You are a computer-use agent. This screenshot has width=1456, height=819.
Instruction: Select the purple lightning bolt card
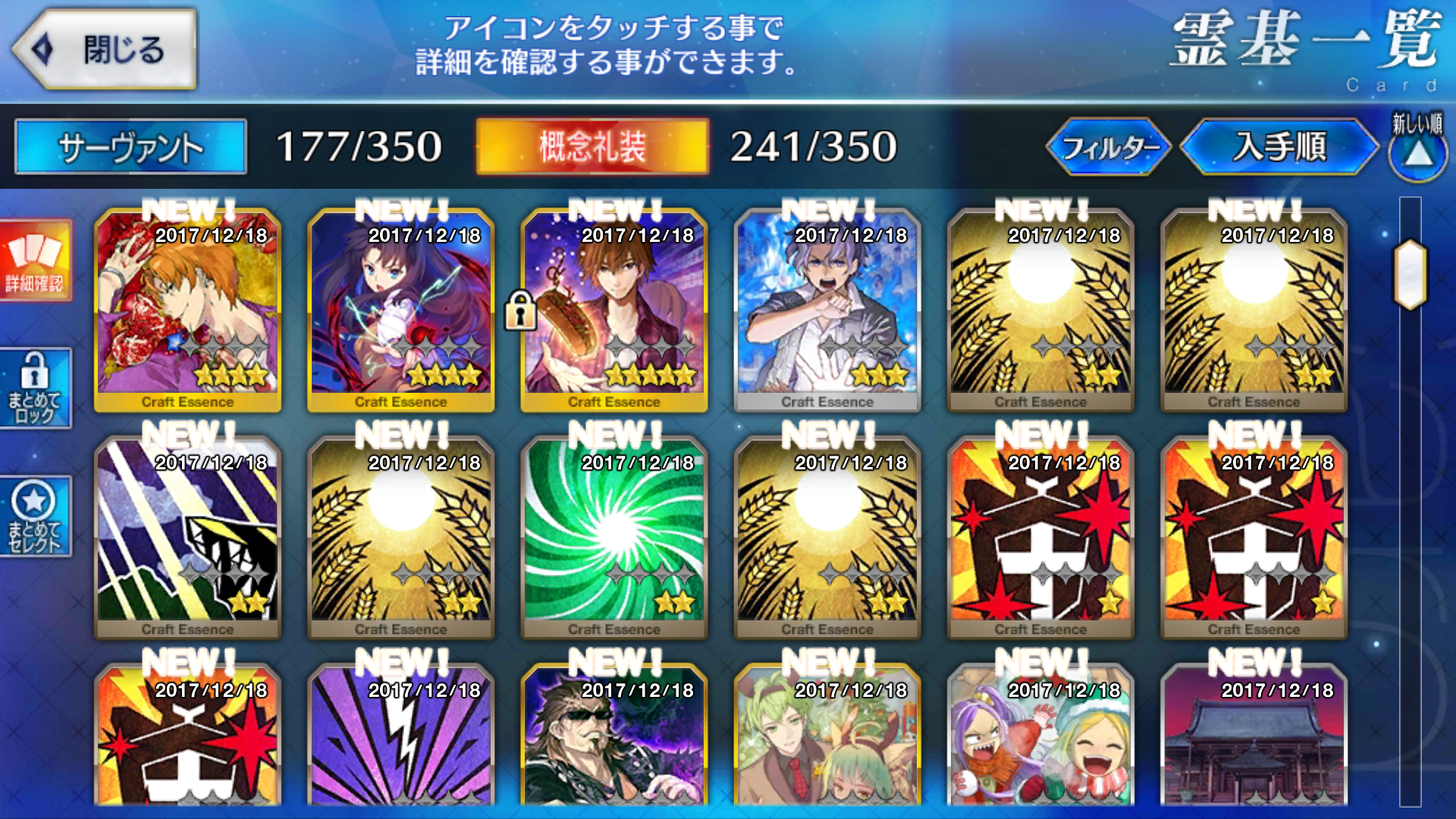[x=400, y=739]
